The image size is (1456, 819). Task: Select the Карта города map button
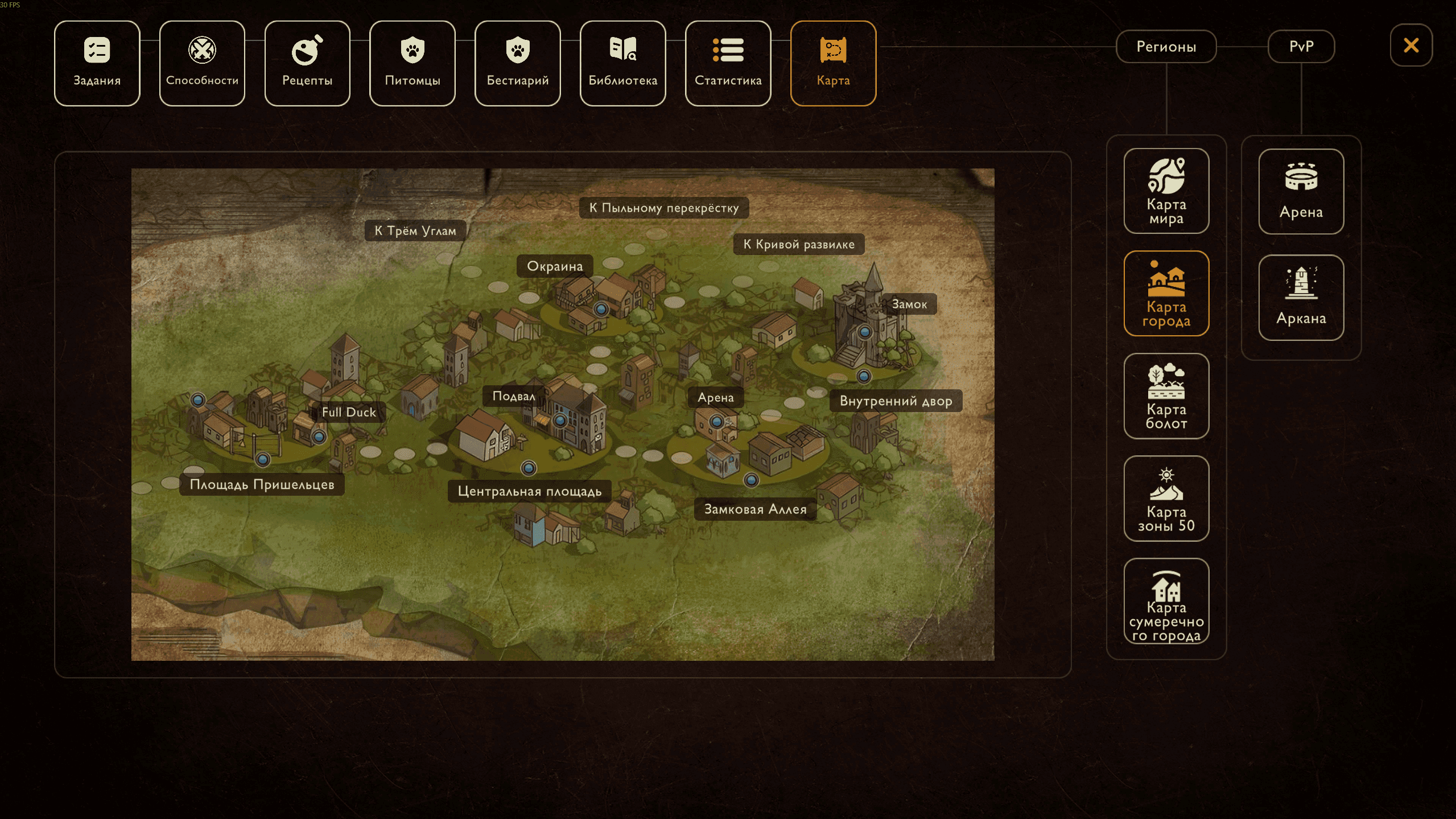click(1166, 293)
